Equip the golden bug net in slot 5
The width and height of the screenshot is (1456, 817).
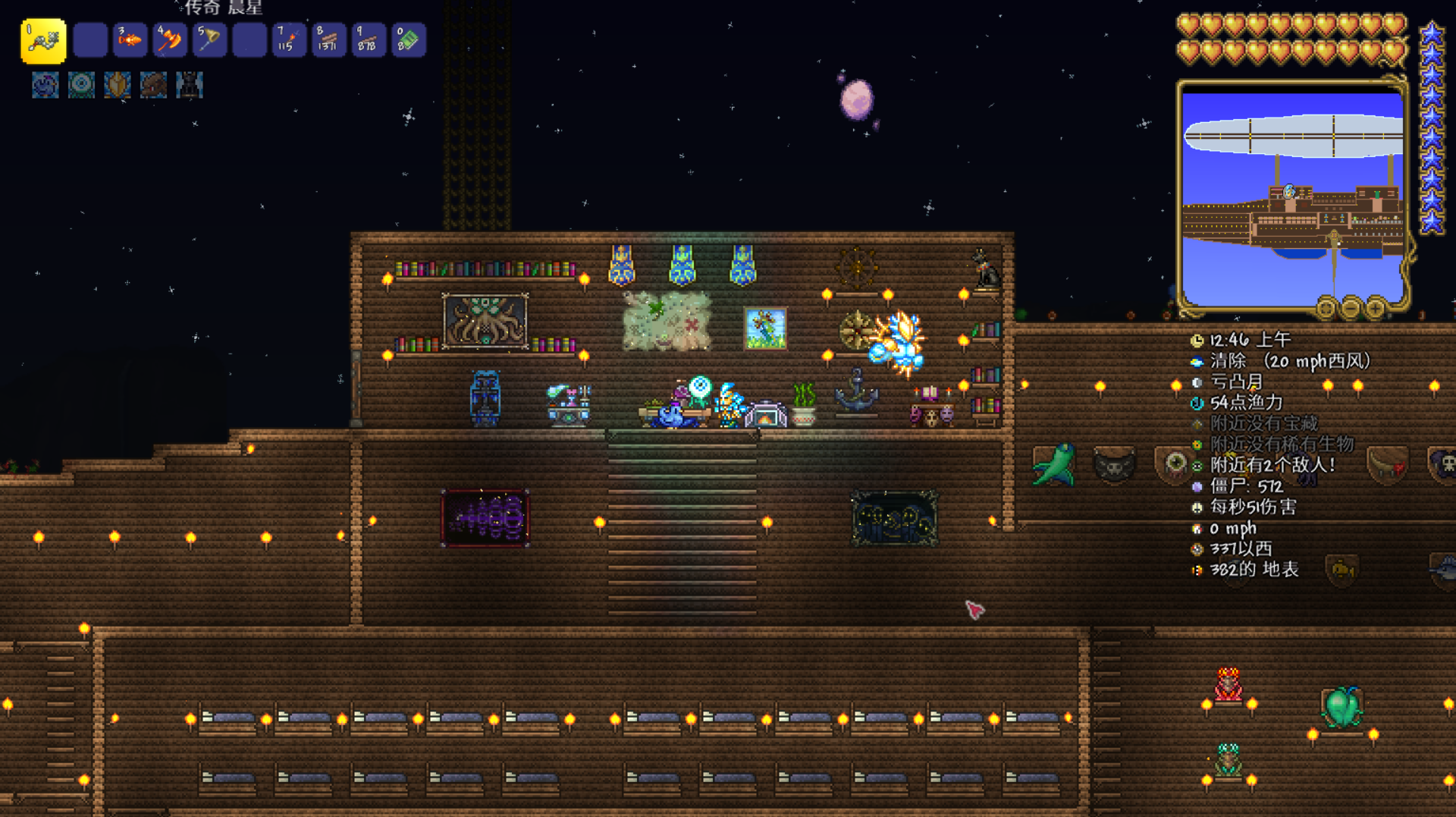point(209,40)
